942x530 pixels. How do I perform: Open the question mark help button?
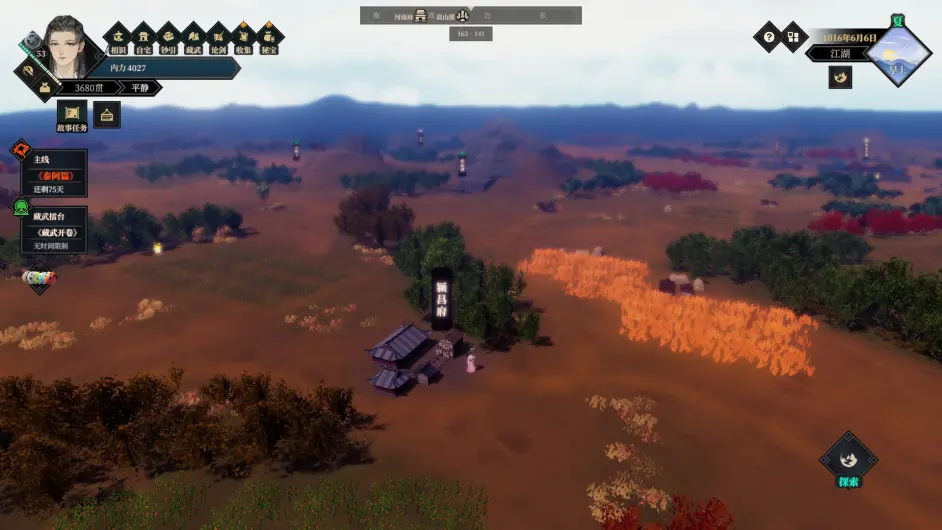click(768, 37)
